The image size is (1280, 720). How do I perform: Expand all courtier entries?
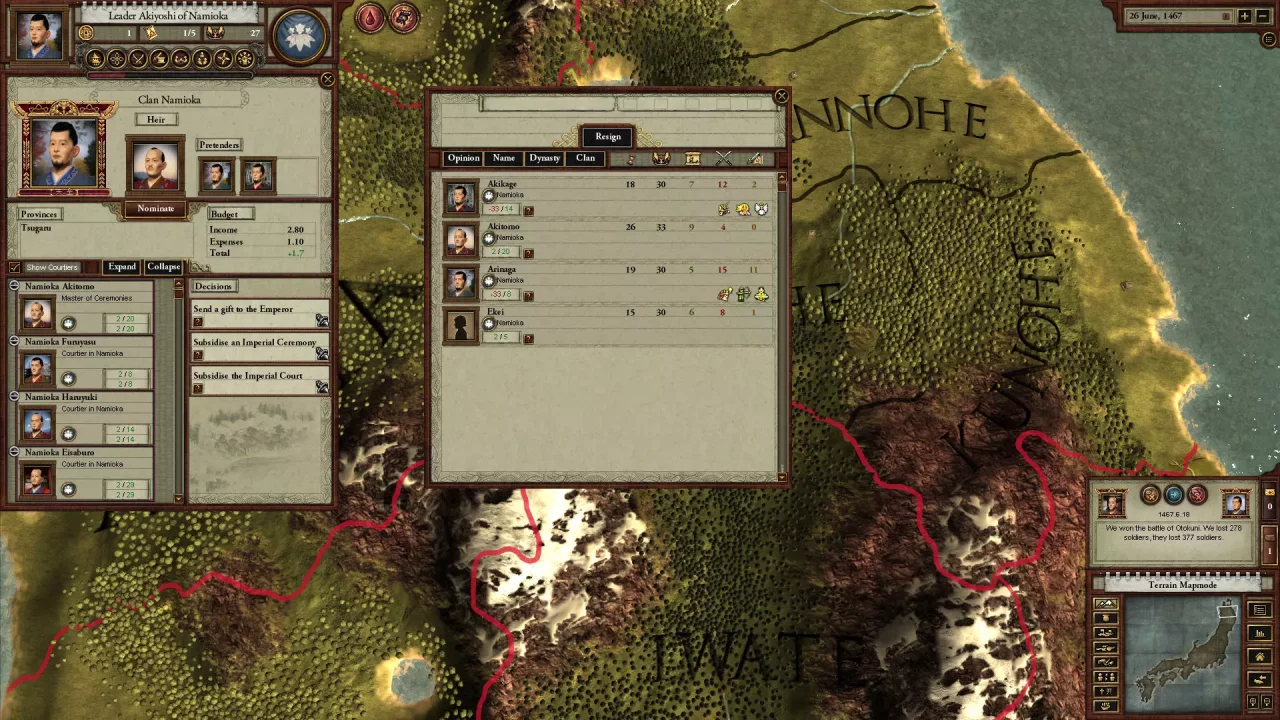point(122,267)
